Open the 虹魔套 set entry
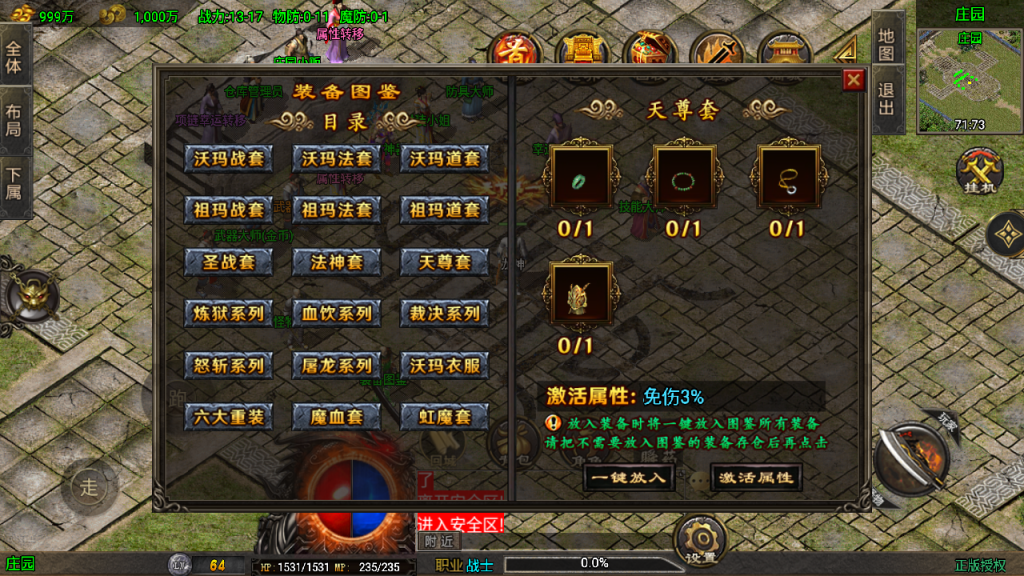This screenshot has height=576, width=1024. coord(444,417)
